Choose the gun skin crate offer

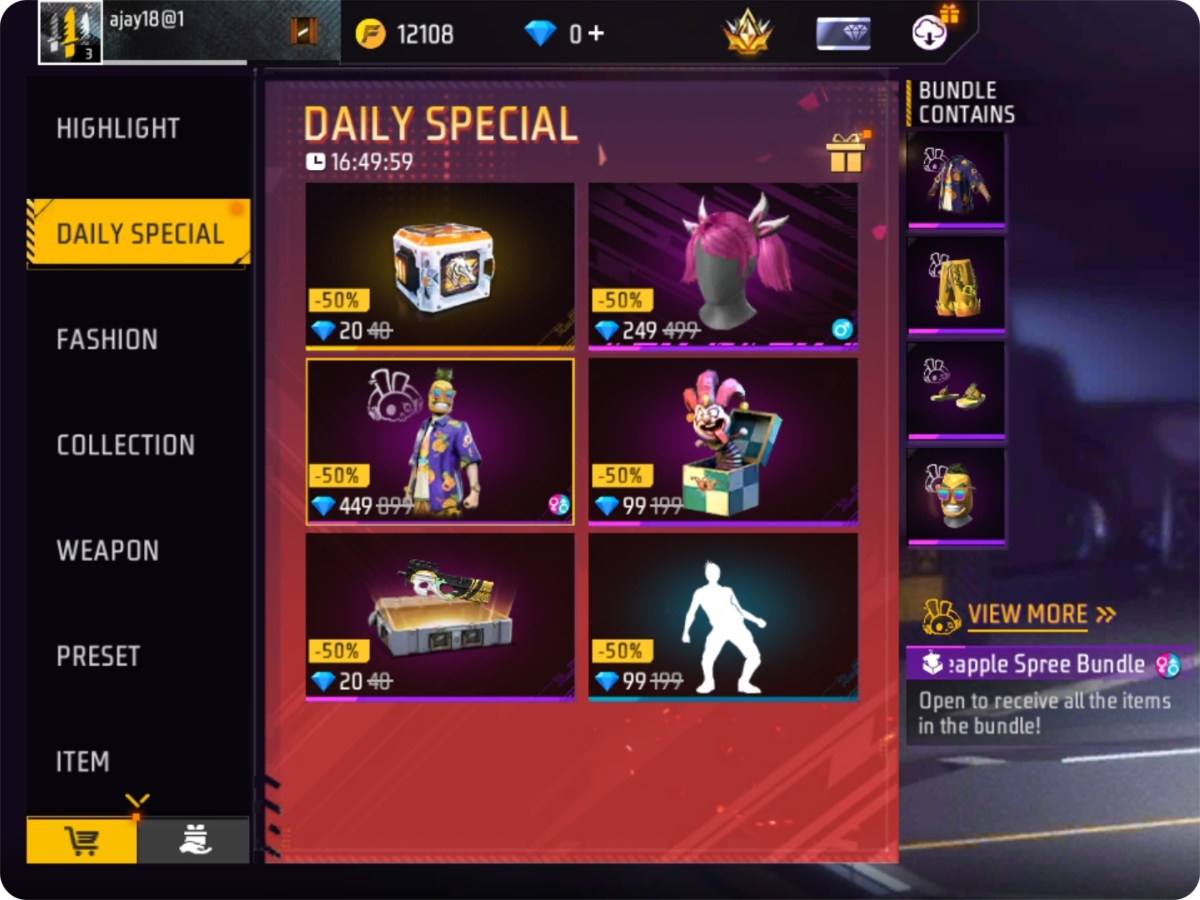pyautogui.click(x=440, y=615)
